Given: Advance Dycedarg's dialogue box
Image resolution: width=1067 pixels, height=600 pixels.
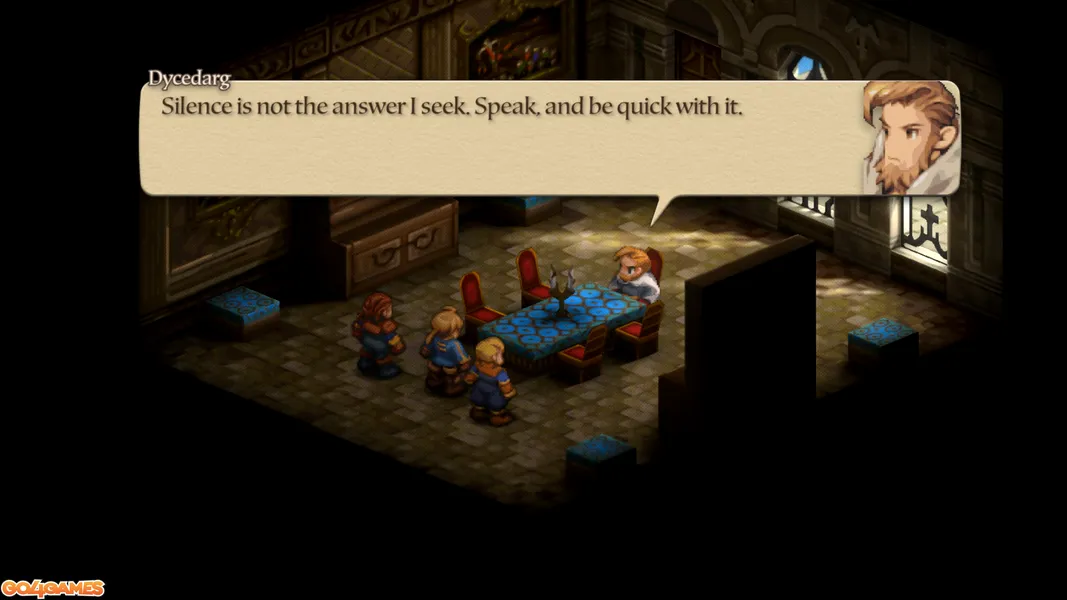Looking at the screenshot, I should (500, 138).
